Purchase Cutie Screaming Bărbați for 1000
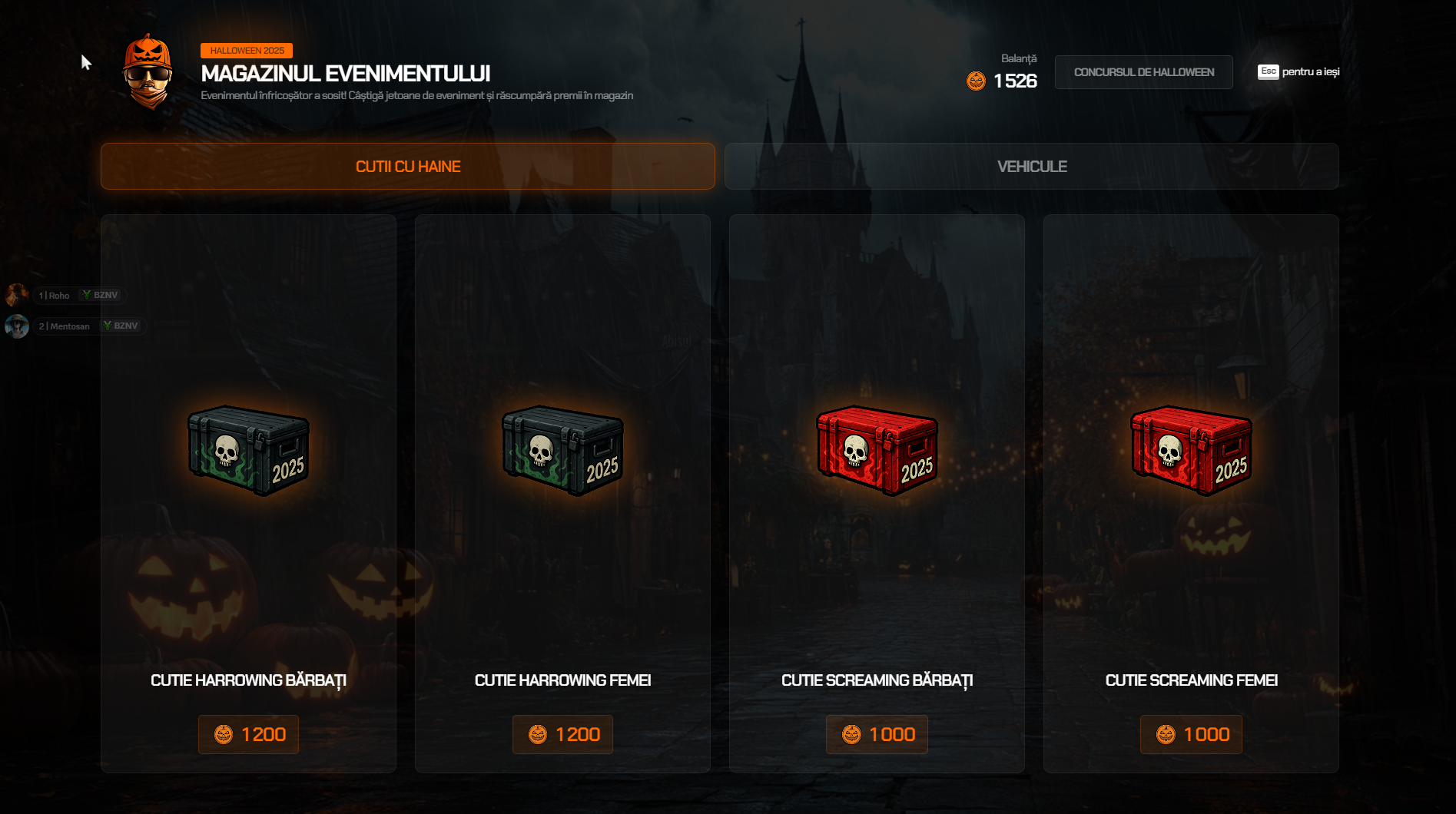This screenshot has width=1456, height=814. tap(877, 734)
